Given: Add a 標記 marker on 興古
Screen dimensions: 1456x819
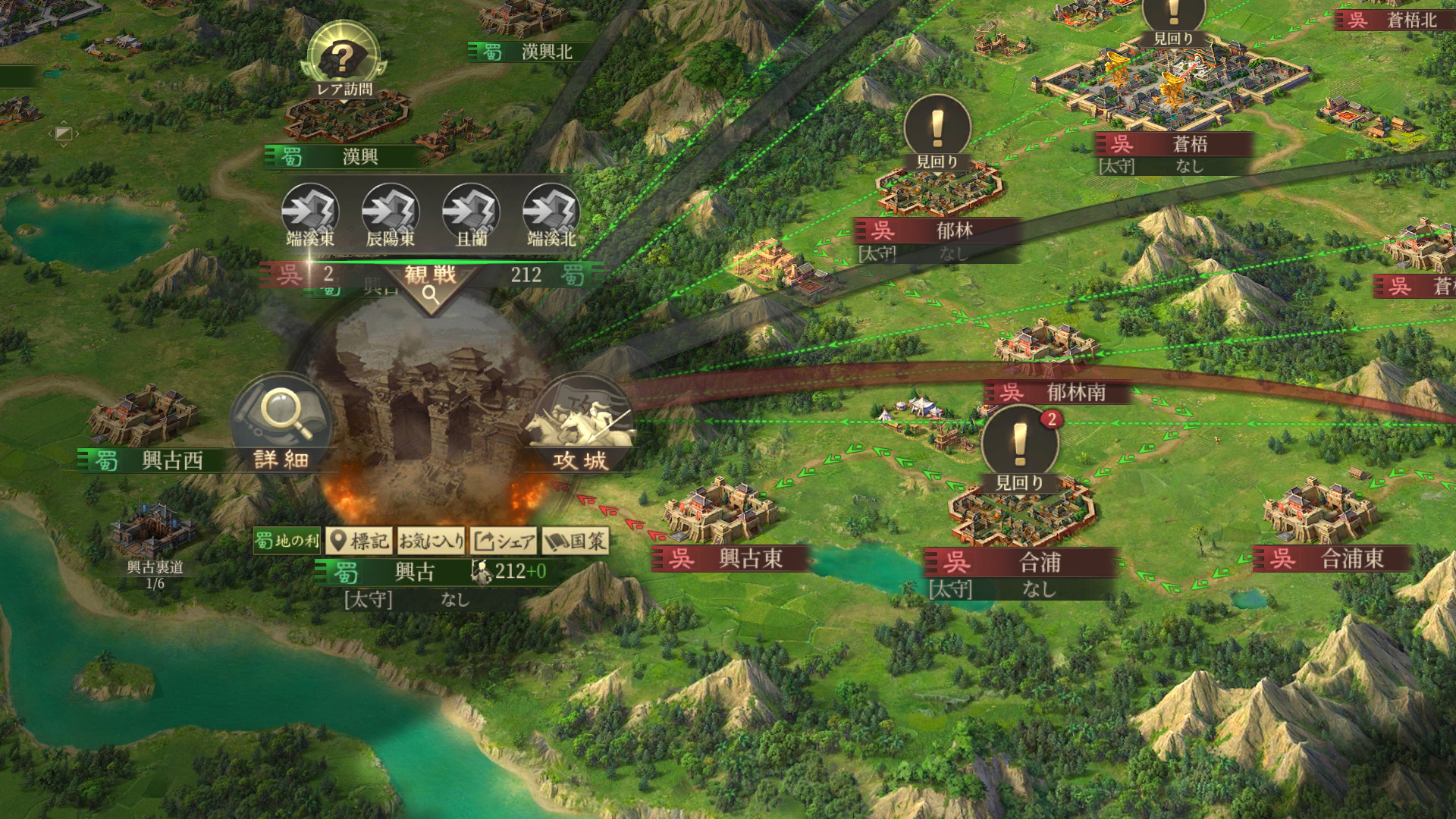Looking at the screenshot, I should click(x=360, y=541).
